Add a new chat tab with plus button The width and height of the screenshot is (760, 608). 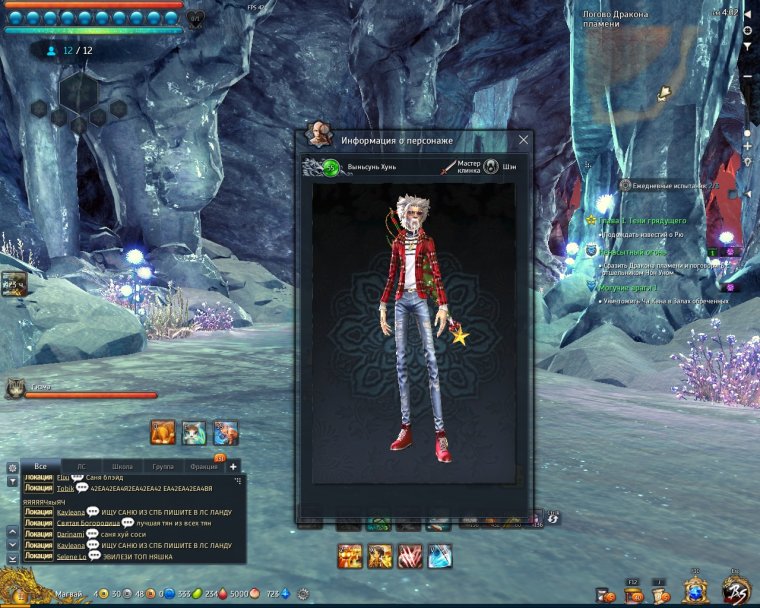coord(233,466)
